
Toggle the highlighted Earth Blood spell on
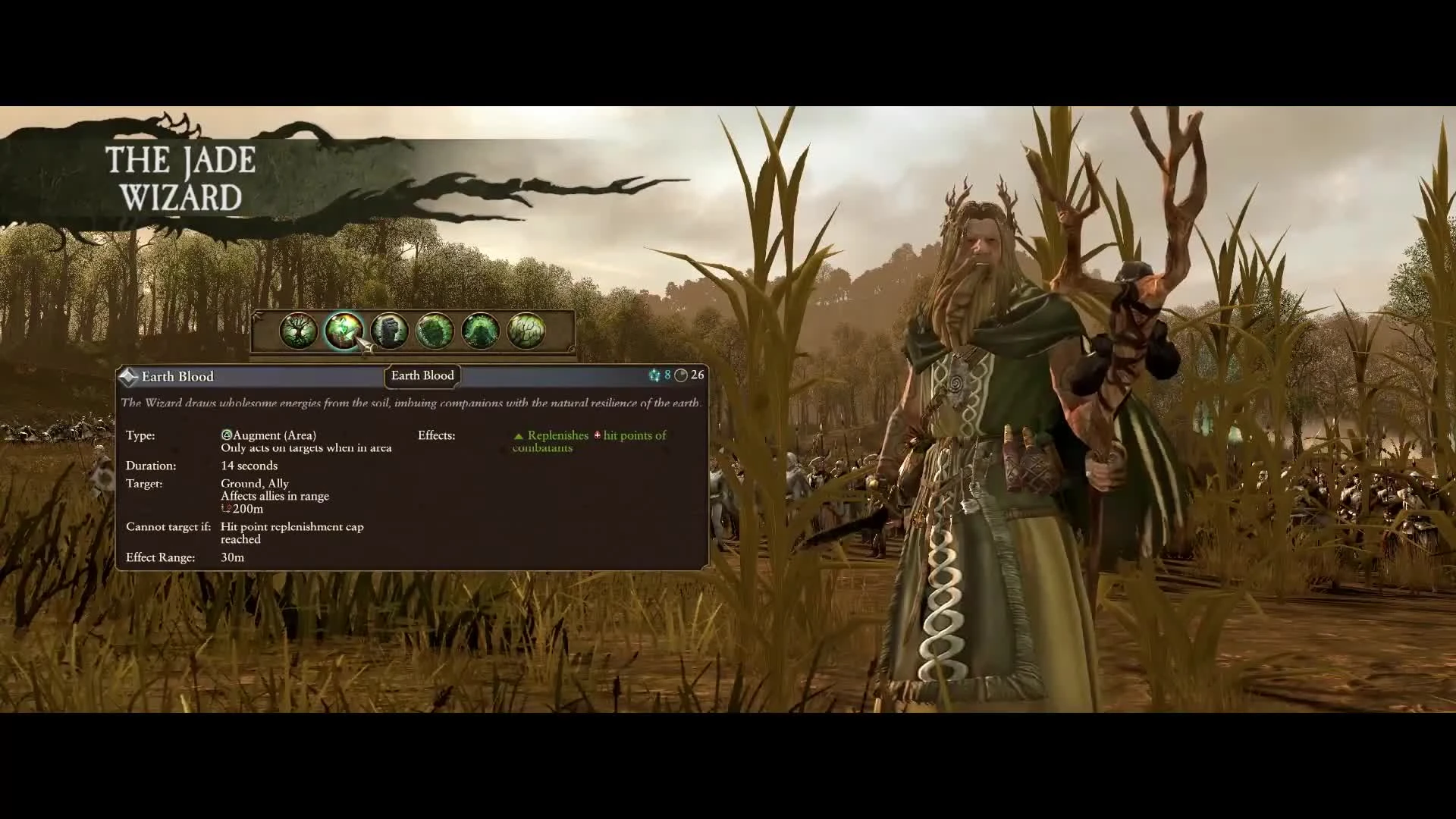tap(345, 331)
